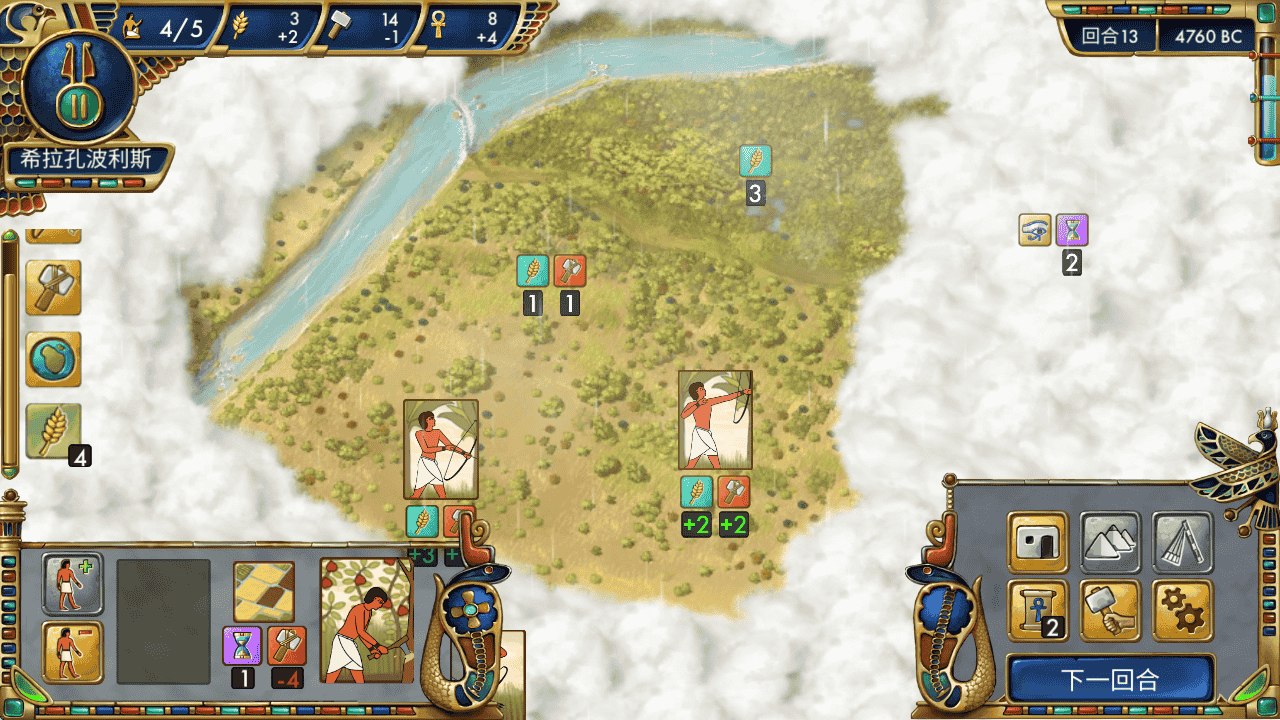Open the house building menu

click(x=1037, y=541)
